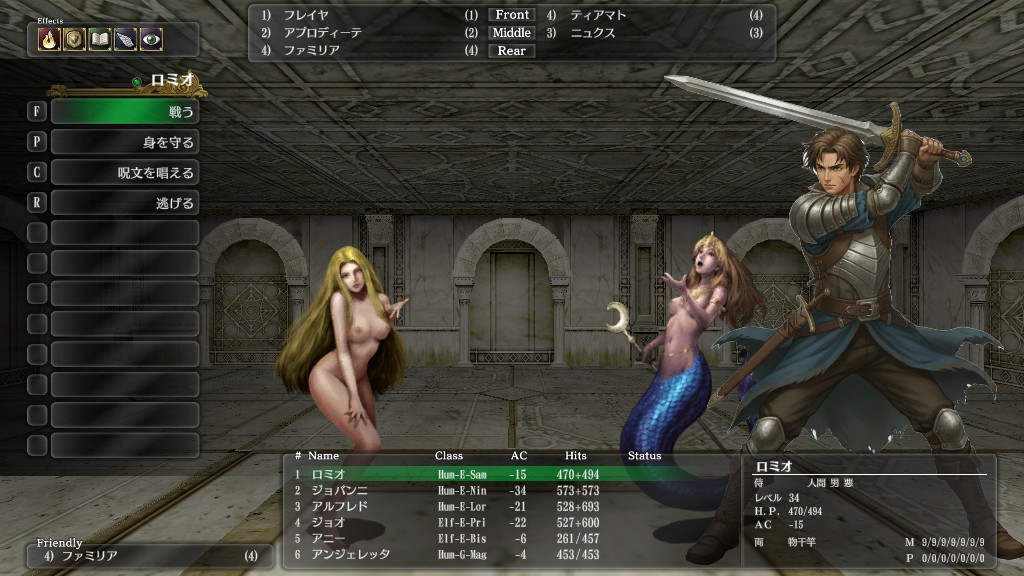1024x576 pixels.
Task: Target enemy group ティアマト in the list
Action: (x=599, y=15)
